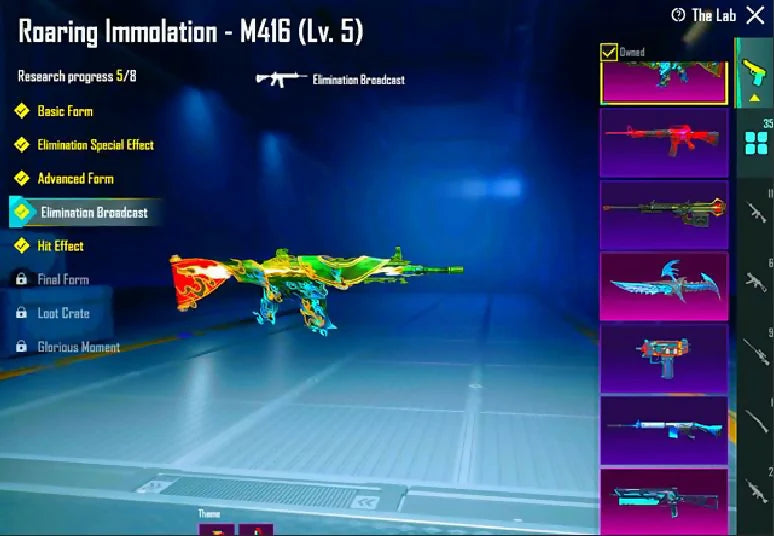Select the locked Loot Crate stage

click(x=63, y=313)
